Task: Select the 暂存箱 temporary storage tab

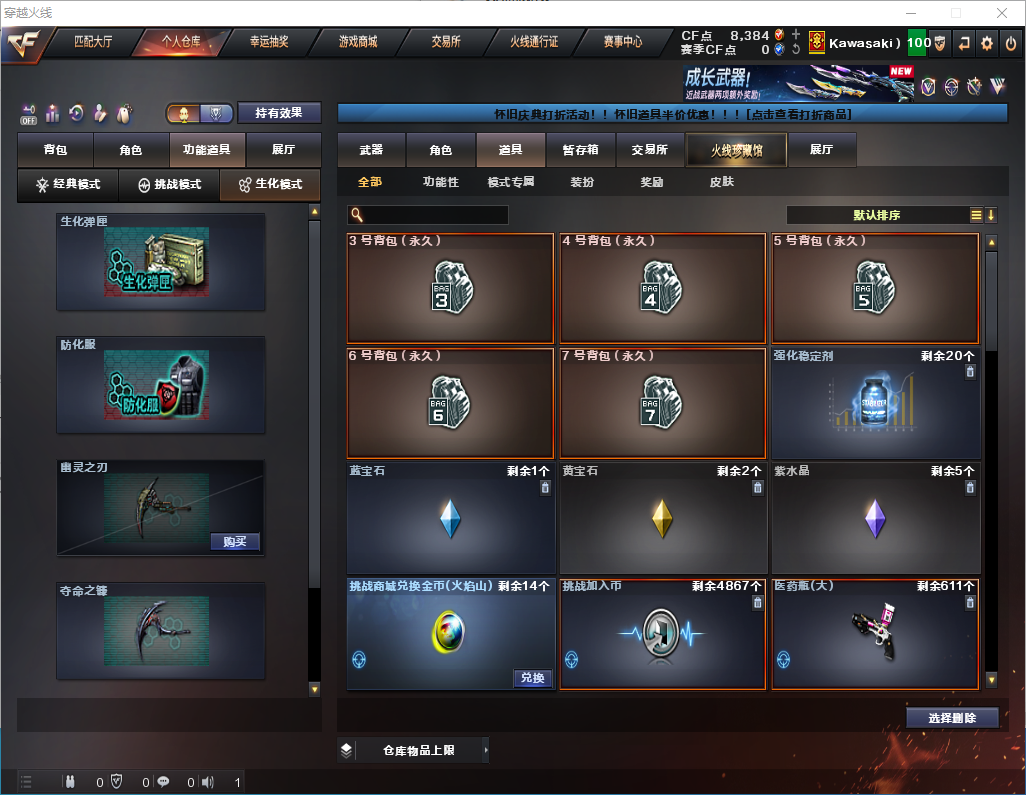Action: coord(580,150)
